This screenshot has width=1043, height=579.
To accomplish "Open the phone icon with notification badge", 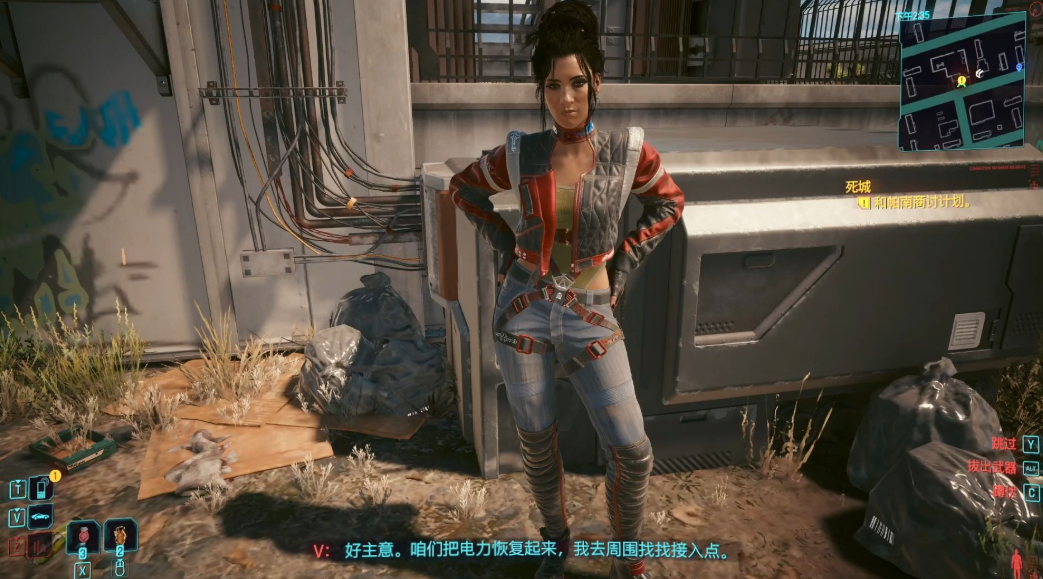I will 42,489.
